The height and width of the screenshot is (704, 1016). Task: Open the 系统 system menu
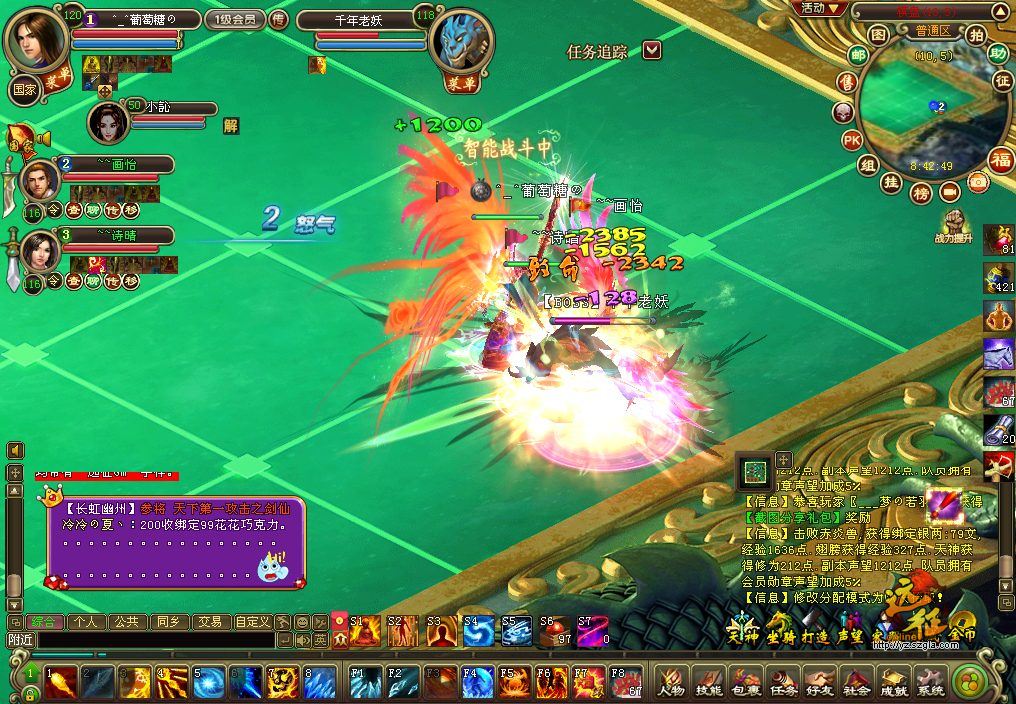(x=930, y=683)
